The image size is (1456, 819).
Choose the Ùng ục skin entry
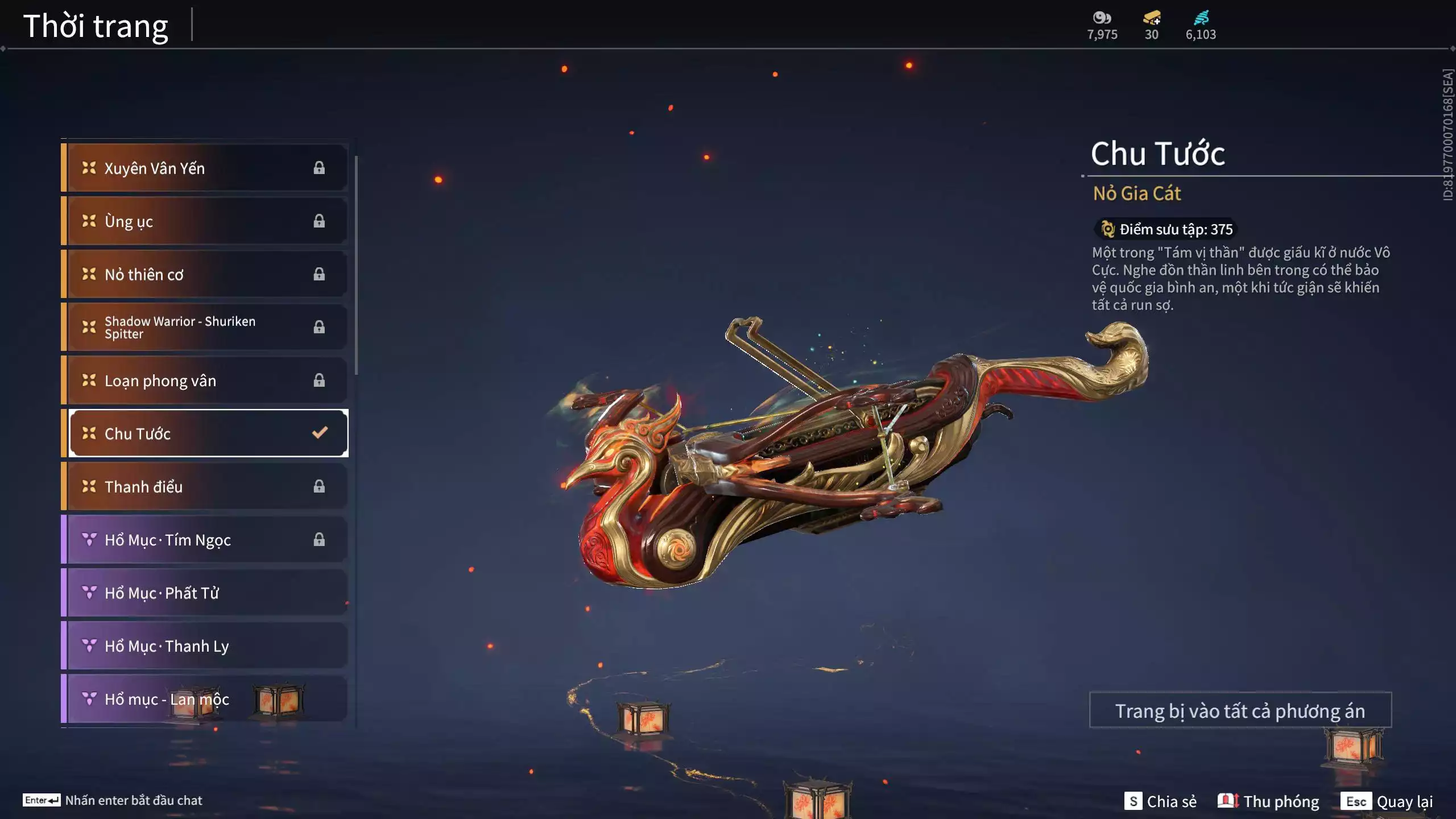point(205,221)
